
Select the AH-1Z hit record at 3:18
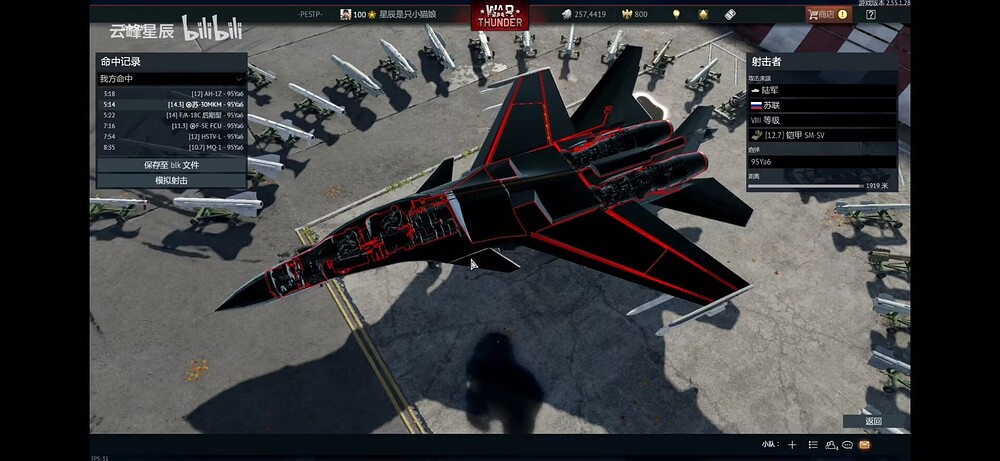point(171,93)
